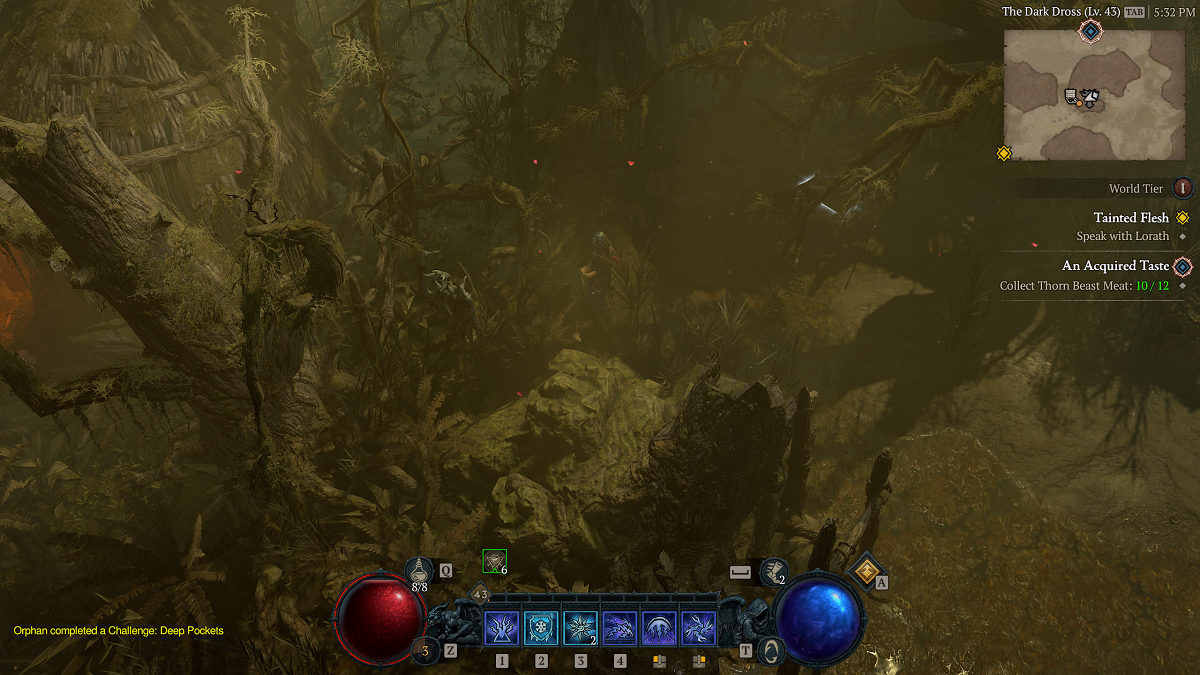Click the level 43 badge on hotbar
1200x675 pixels.
(480, 595)
